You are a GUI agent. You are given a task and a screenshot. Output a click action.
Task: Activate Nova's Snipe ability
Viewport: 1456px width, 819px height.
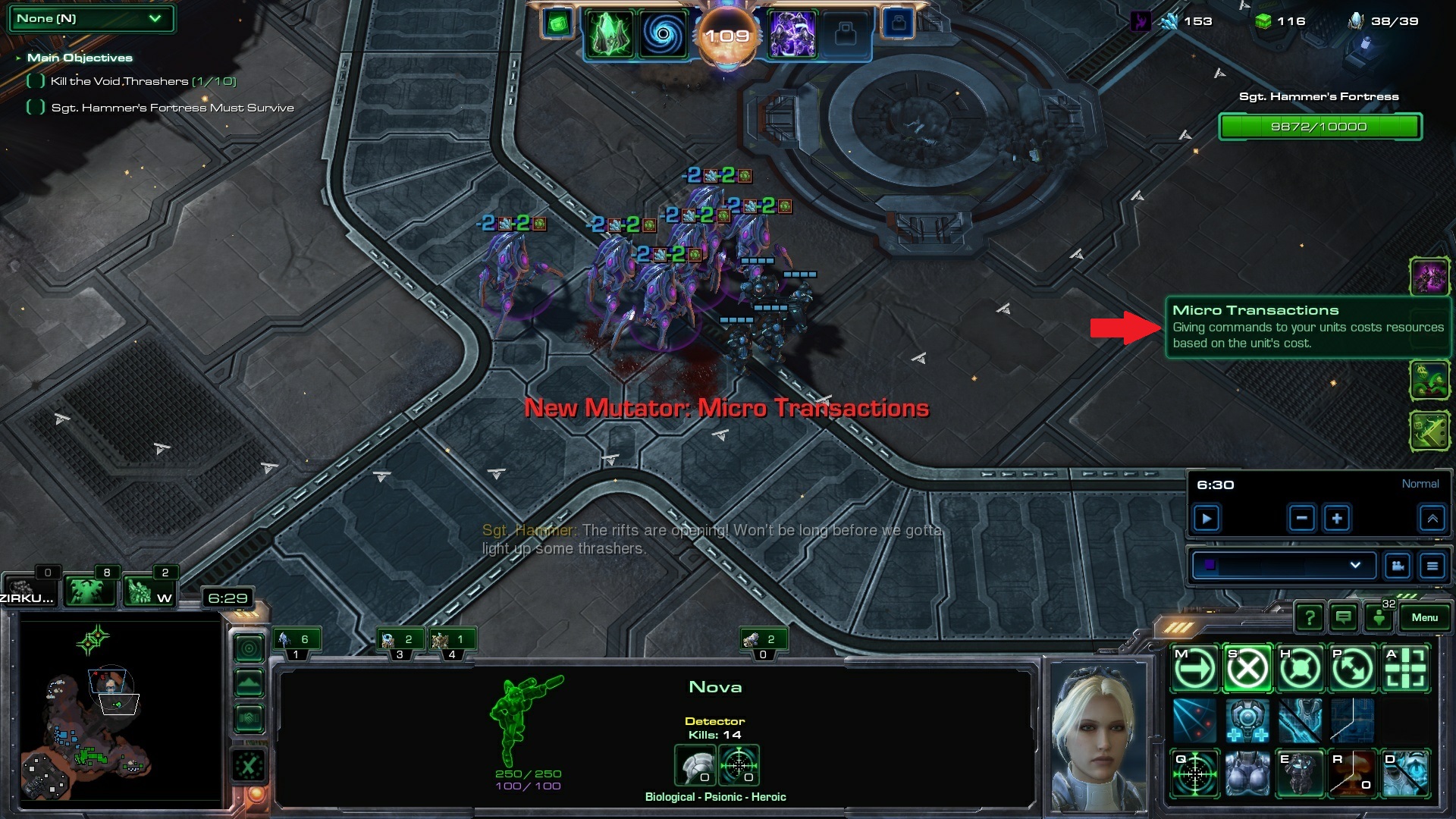point(1194,773)
